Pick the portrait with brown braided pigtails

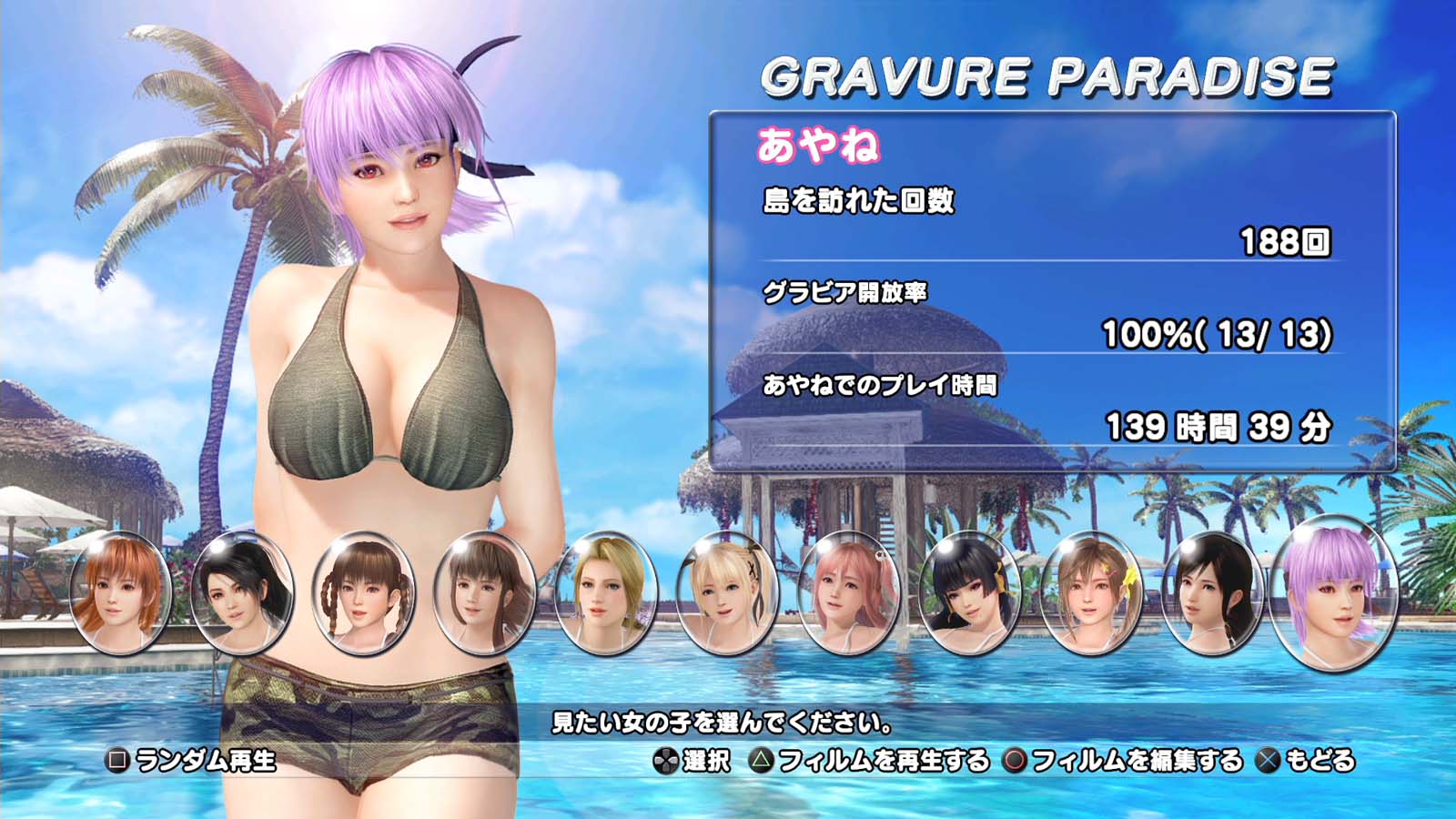(x=362, y=591)
